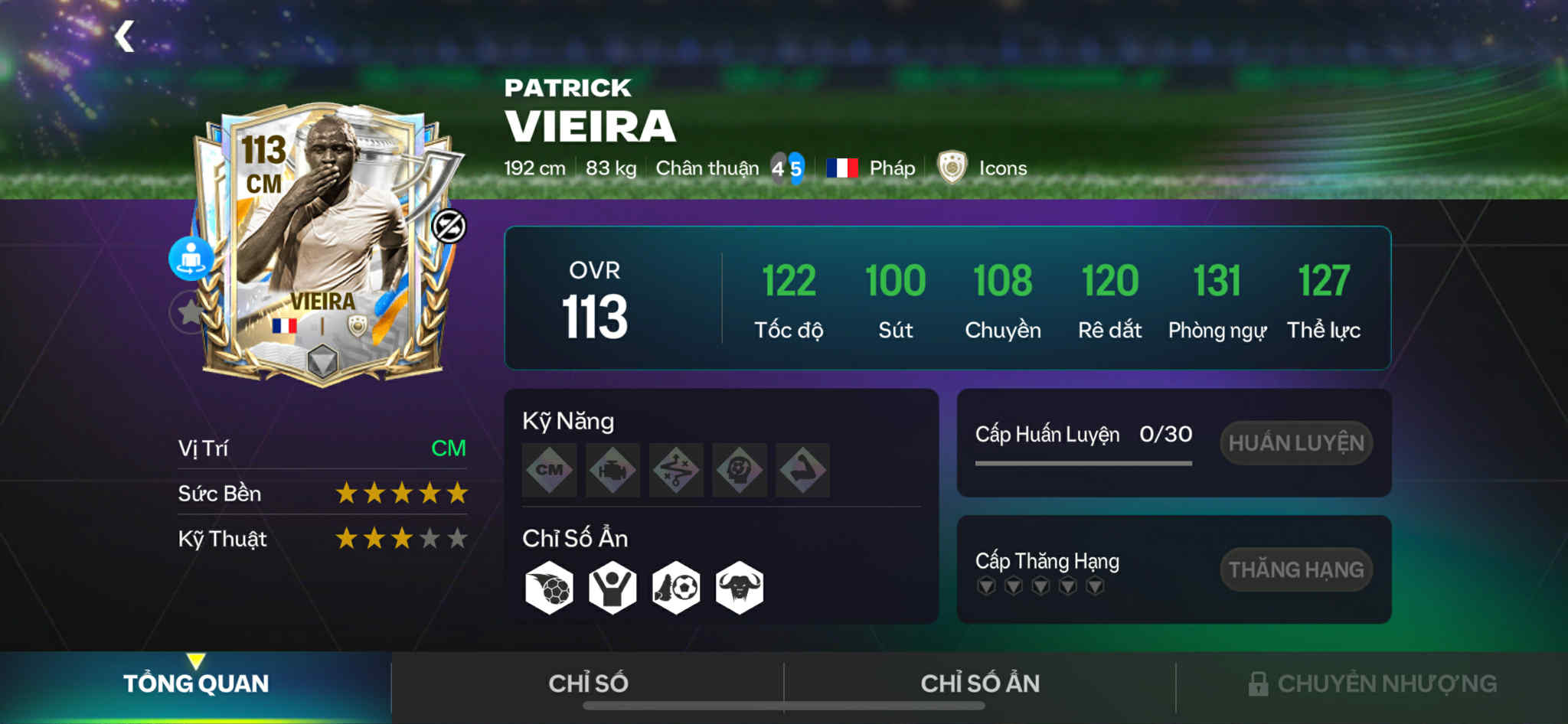Select the raised-arms player hidden trait
Image resolution: width=1568 pixels, height=724 pixels.
pos(612,588)
